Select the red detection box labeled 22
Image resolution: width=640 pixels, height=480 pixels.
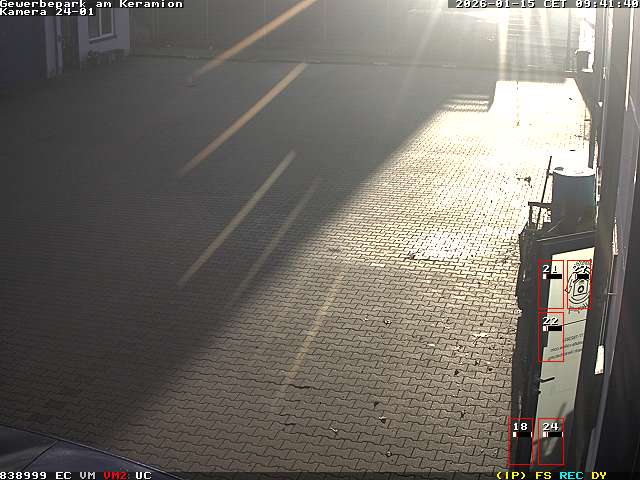coord(551,338)
